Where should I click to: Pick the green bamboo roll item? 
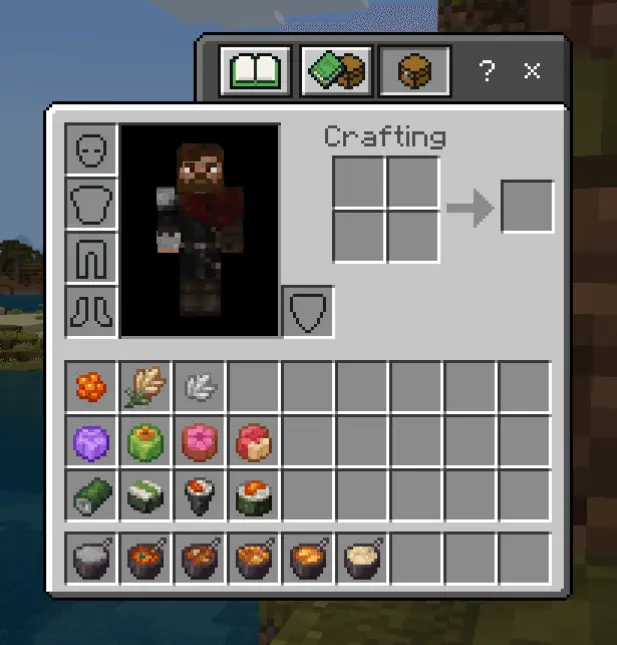click(x=92, y=495)
